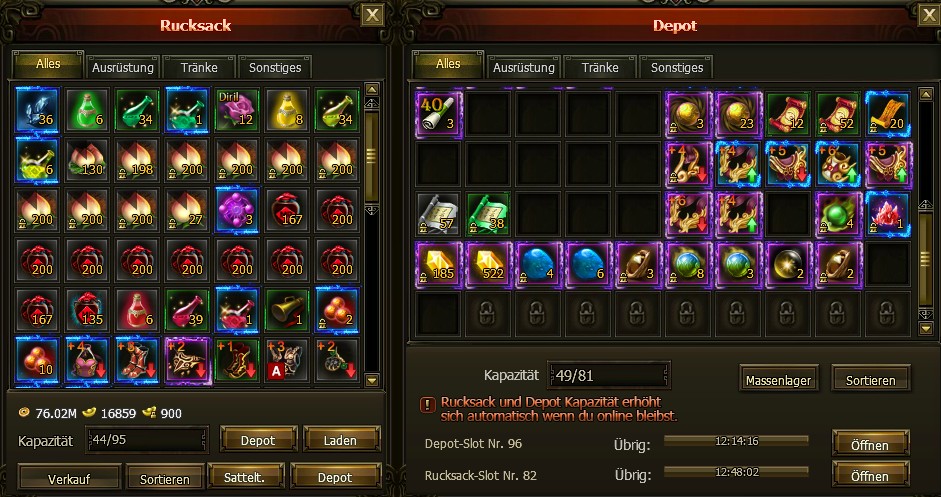Close the Rucksack window
Image resolution: width=941 pixels, height=497 pixels.
(372, 15)
